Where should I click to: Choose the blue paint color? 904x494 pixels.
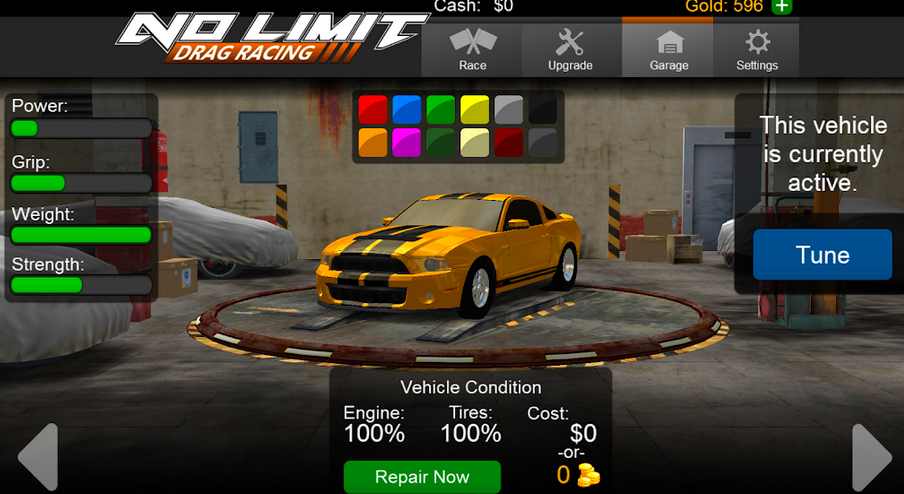coord(407,109)
